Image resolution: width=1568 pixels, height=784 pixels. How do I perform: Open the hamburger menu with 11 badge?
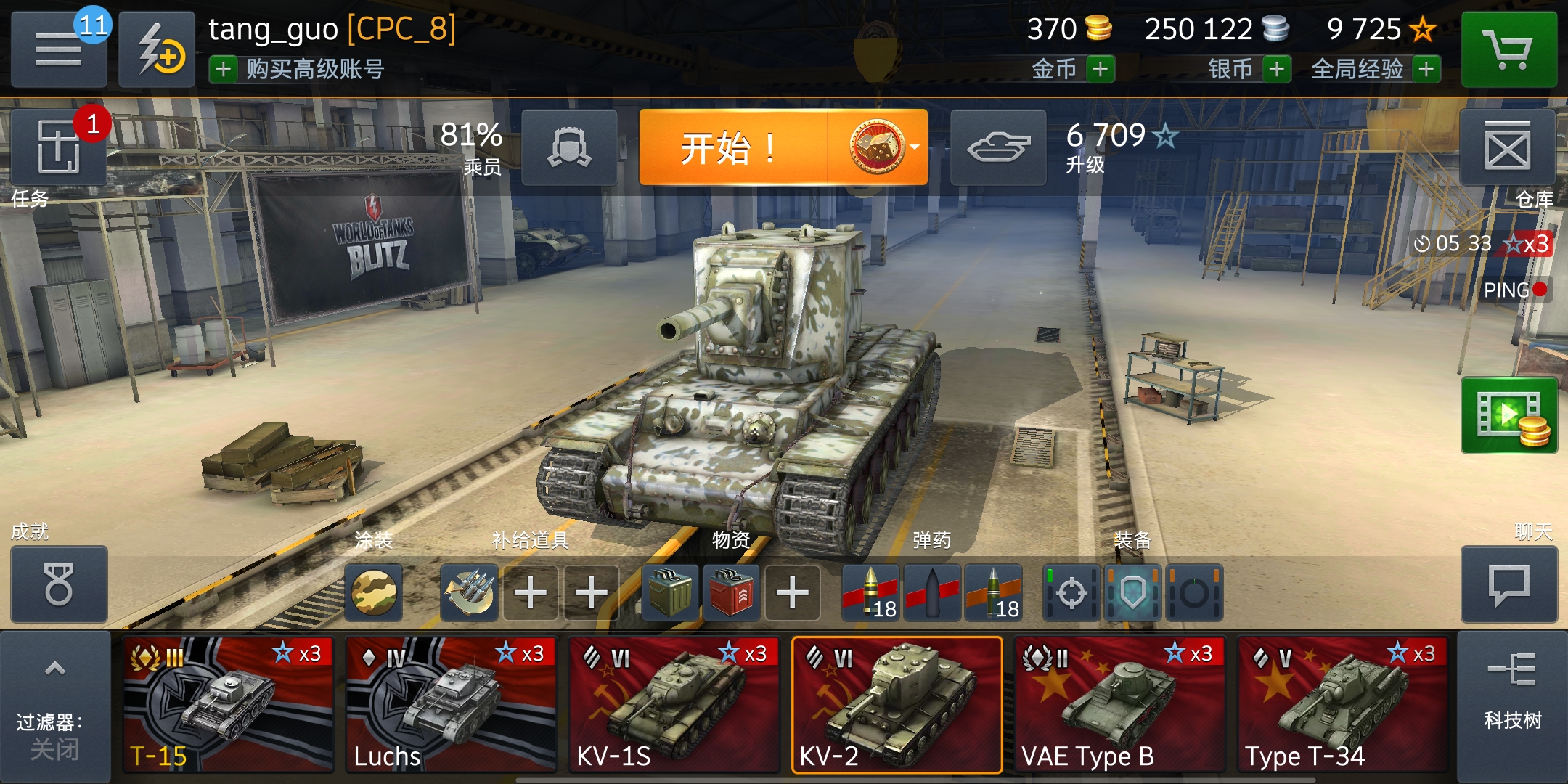tap(58, 47)
